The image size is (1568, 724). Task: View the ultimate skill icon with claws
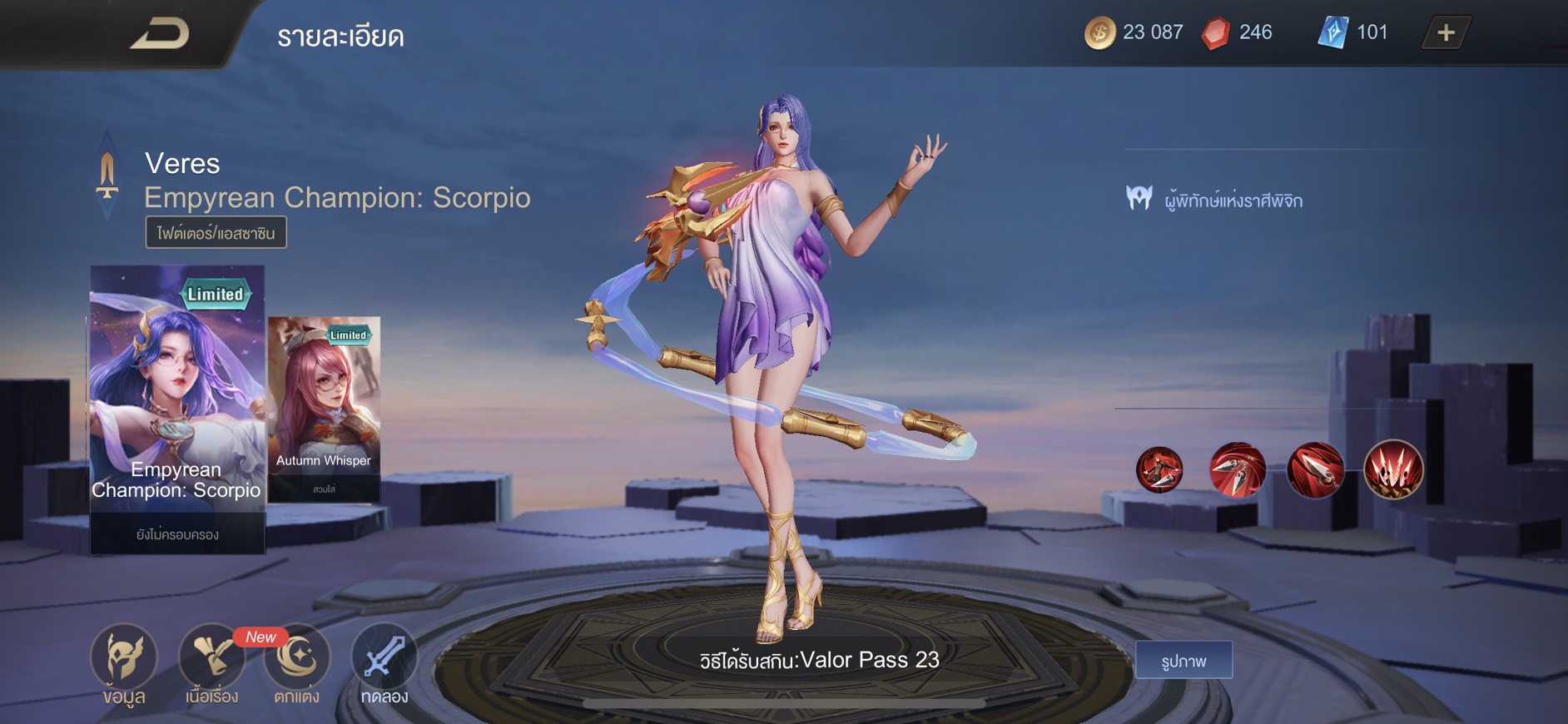1393,469
